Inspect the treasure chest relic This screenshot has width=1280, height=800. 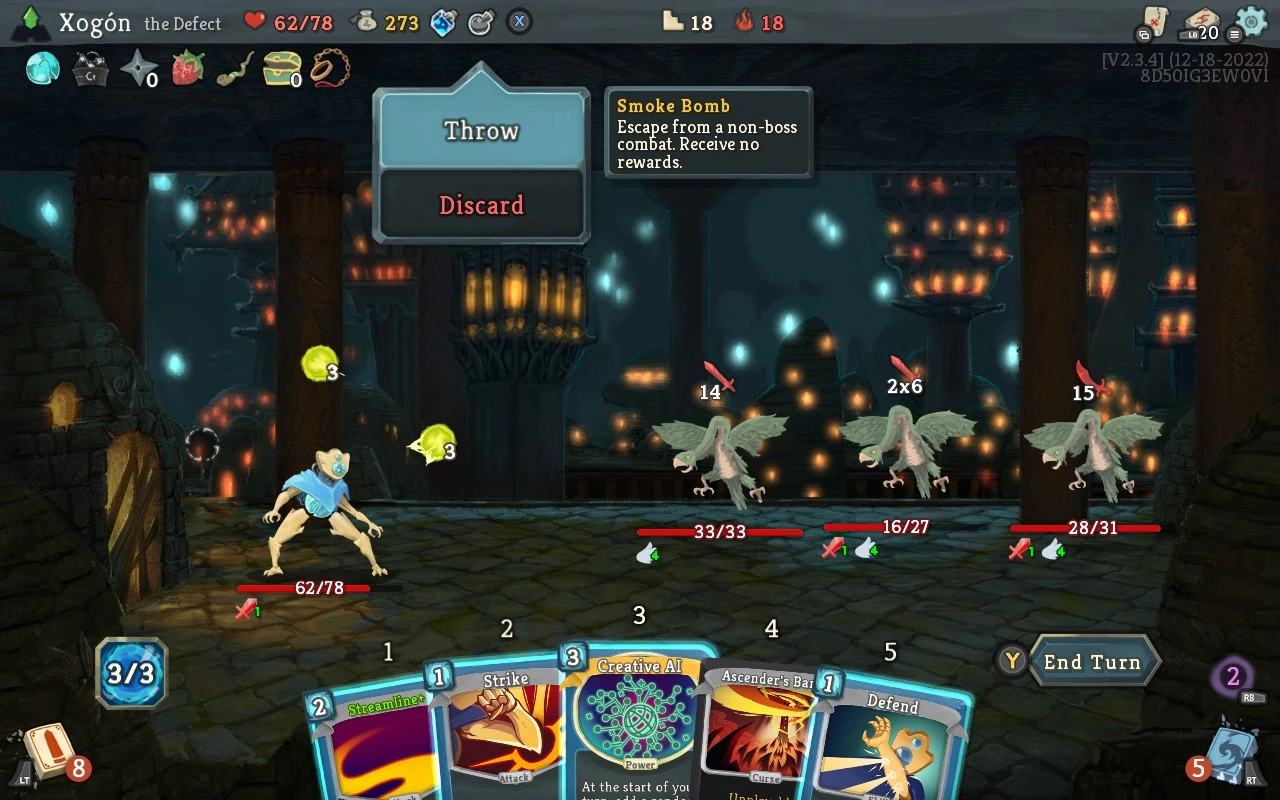pos(281,69)
